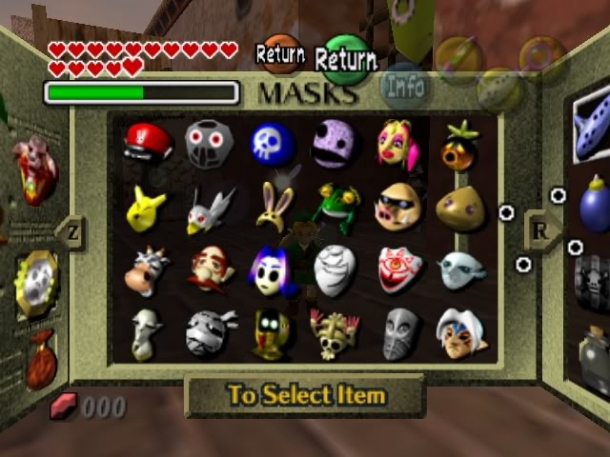Pick the bandaged Gibdo Mask
Viewport: 610px width, 457px height.
tap(209, 333)
